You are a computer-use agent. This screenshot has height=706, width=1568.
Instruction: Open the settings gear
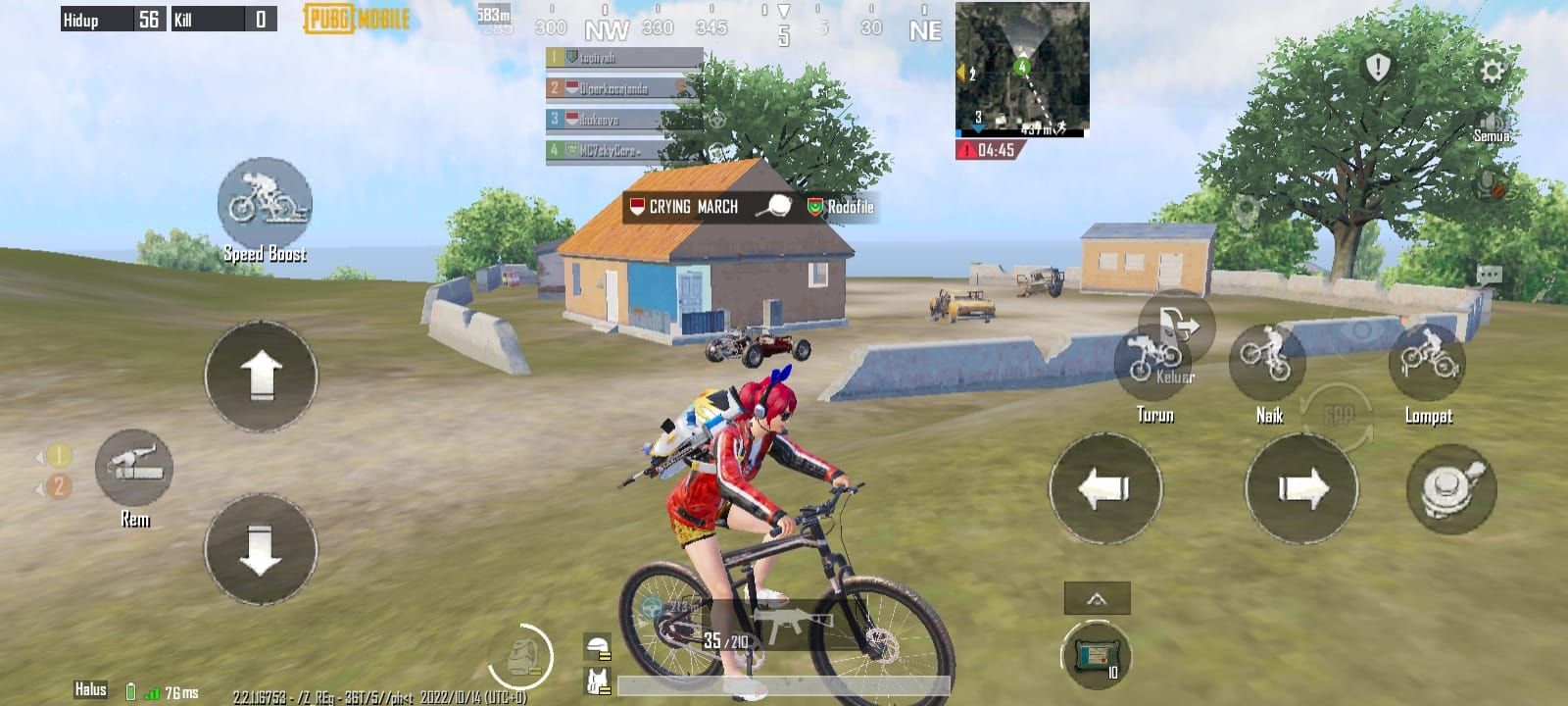[x=1494, y=69]
